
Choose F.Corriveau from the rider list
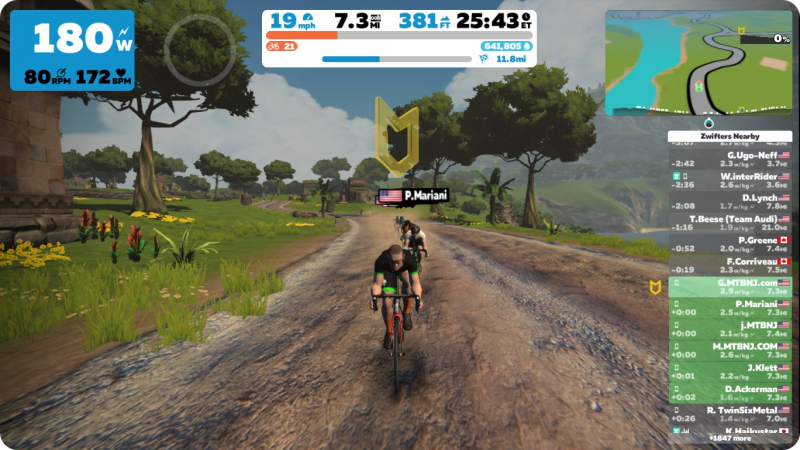tap(730, 265)
